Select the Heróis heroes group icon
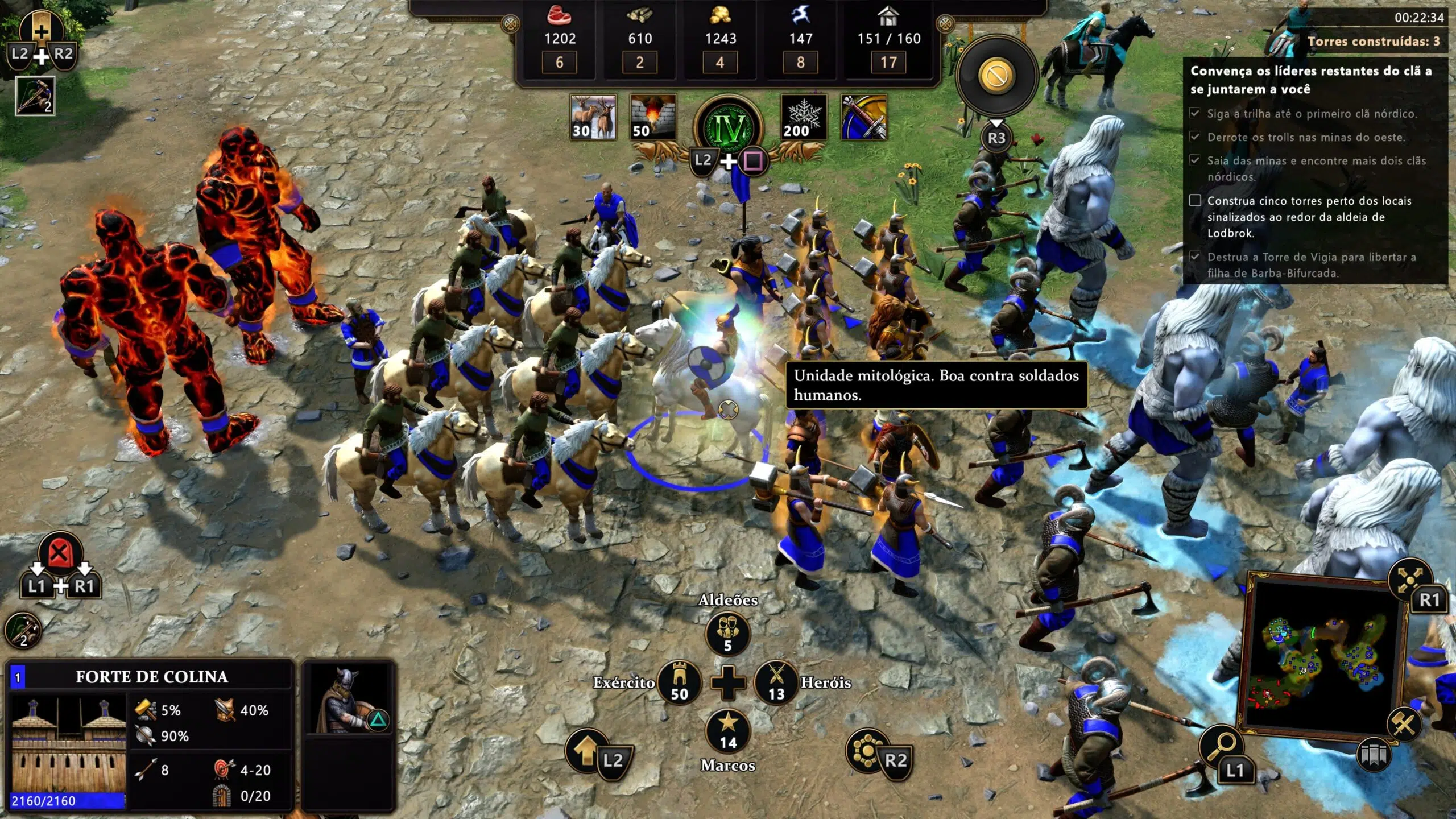 (x=776, y=682)
